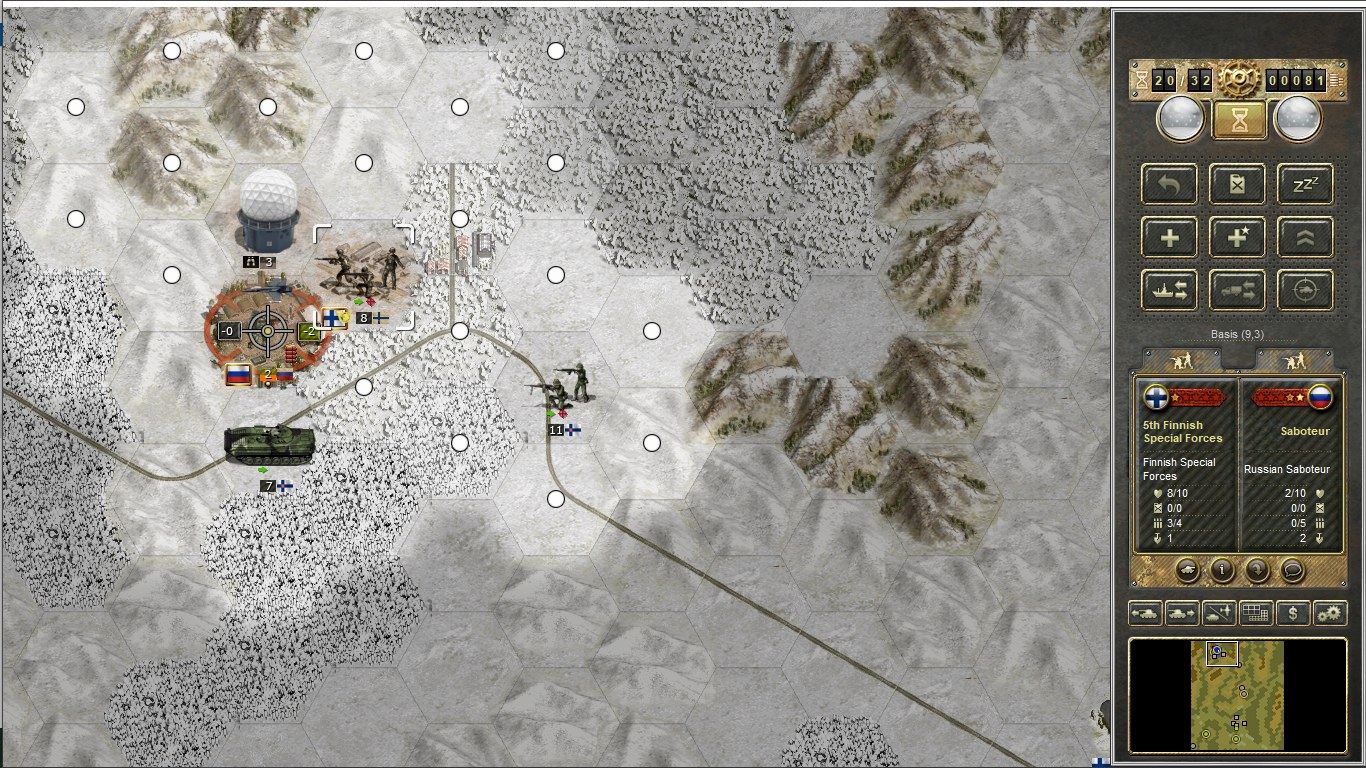Undo the last move with the arrow button
This screenshot has width=1366, height=768.
(x=1169, y=184)
